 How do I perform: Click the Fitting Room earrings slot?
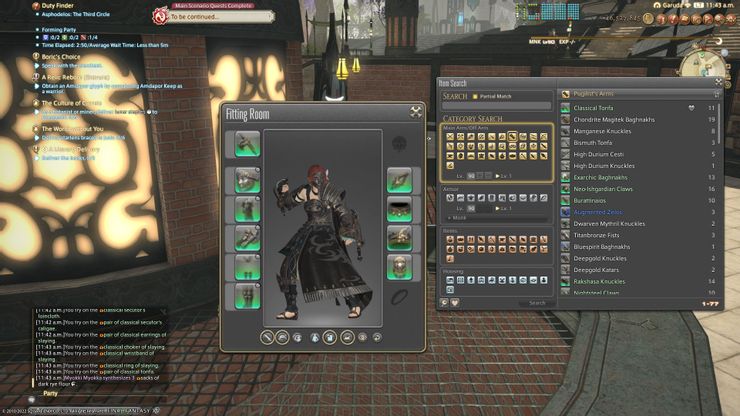(x=399, y=180)
